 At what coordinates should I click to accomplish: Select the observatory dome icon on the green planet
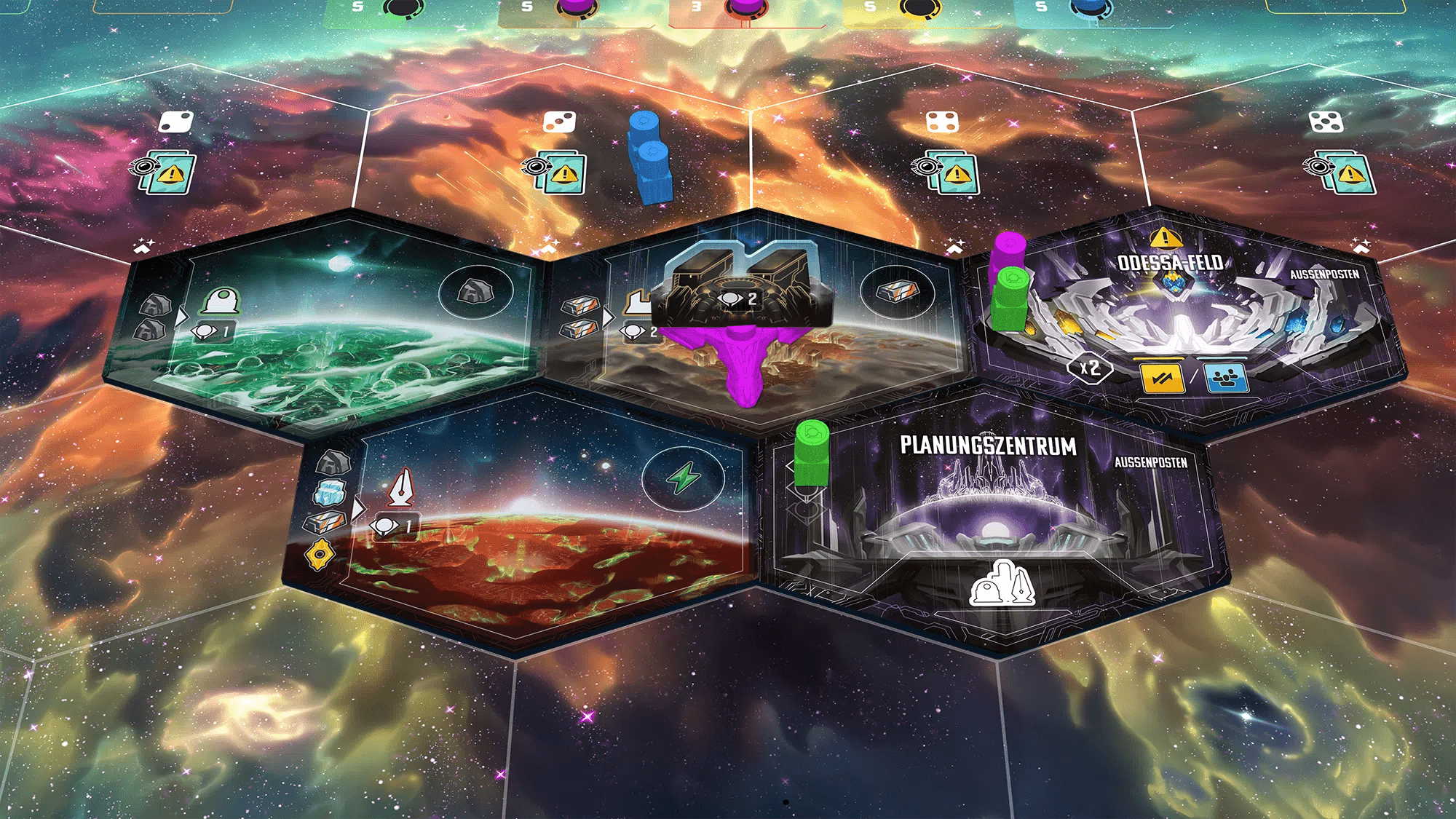[x=220, y=302]
